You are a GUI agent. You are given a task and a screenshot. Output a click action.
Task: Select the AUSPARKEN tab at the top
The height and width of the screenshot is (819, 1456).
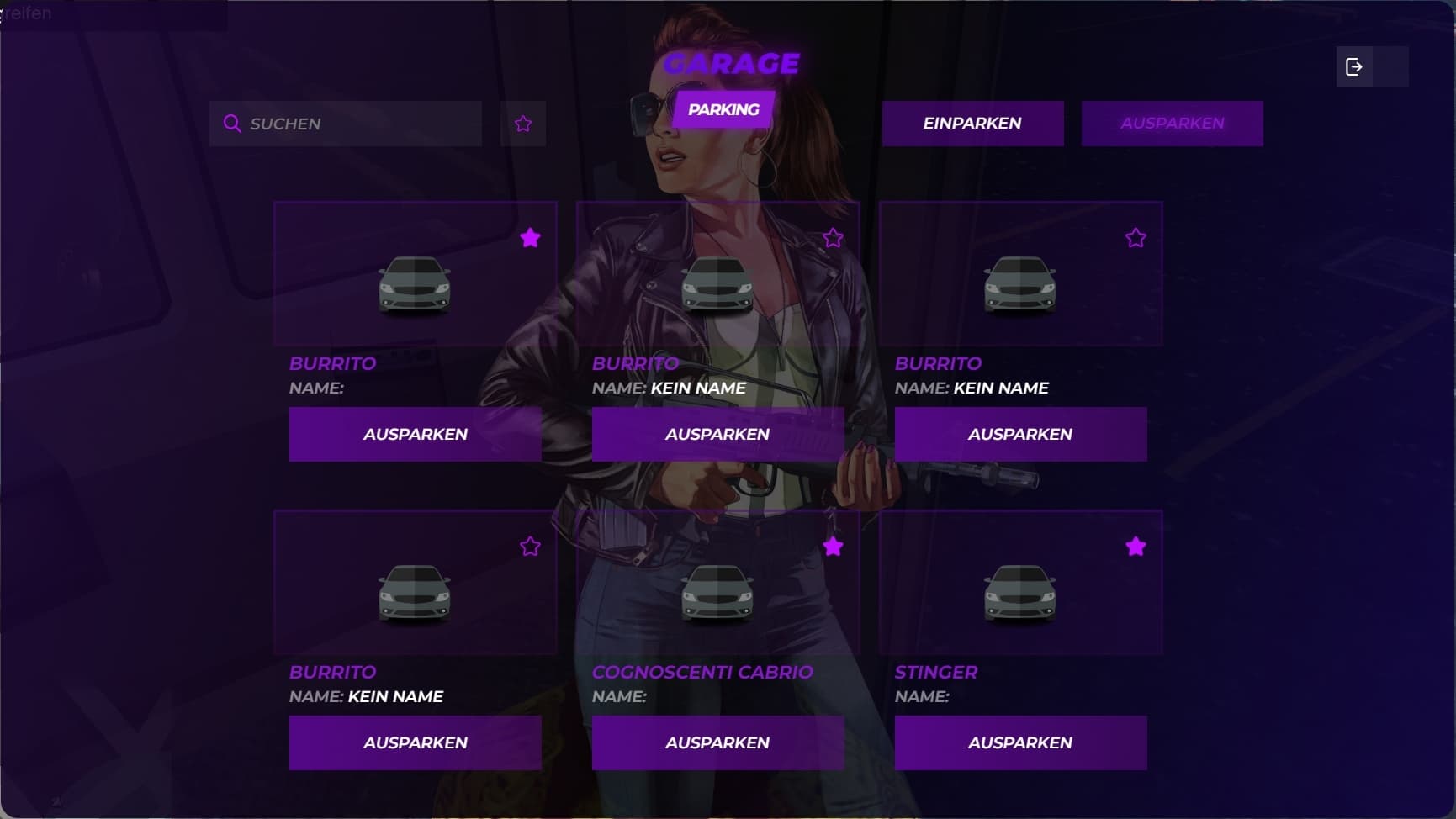click(1173, 124)
